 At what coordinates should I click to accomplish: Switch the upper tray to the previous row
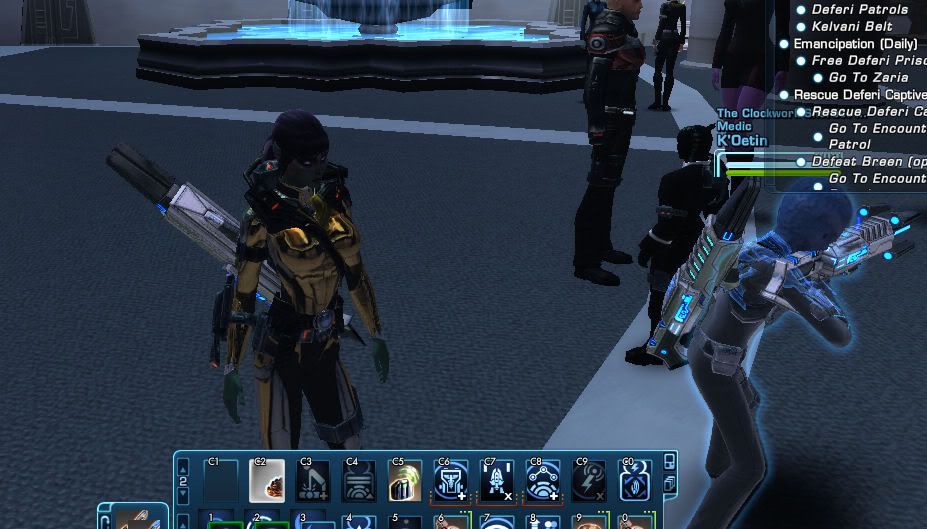click(183, 467)
